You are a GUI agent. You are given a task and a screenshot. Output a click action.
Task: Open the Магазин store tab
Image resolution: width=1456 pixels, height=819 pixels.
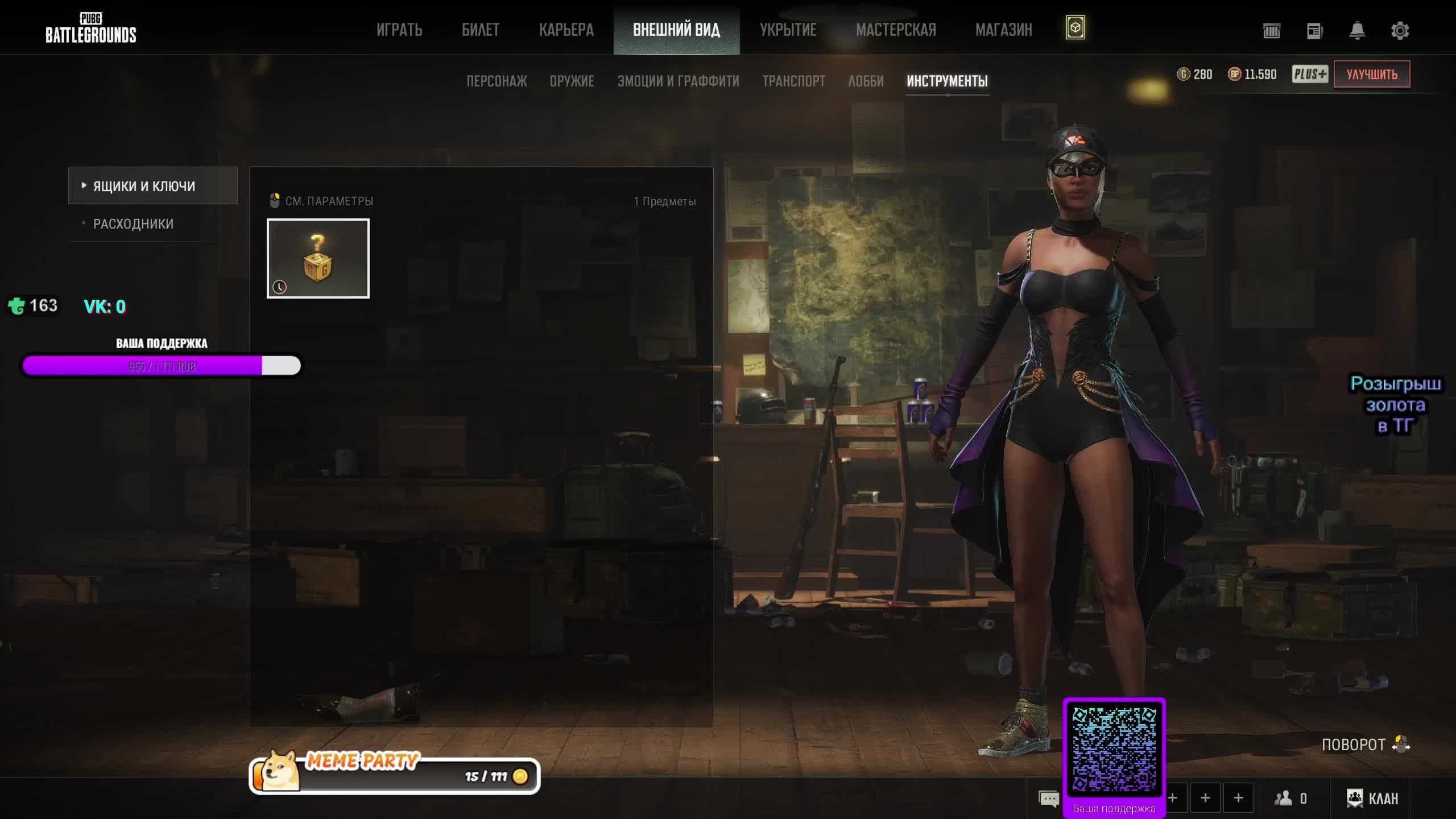[x=1003, y=30]
